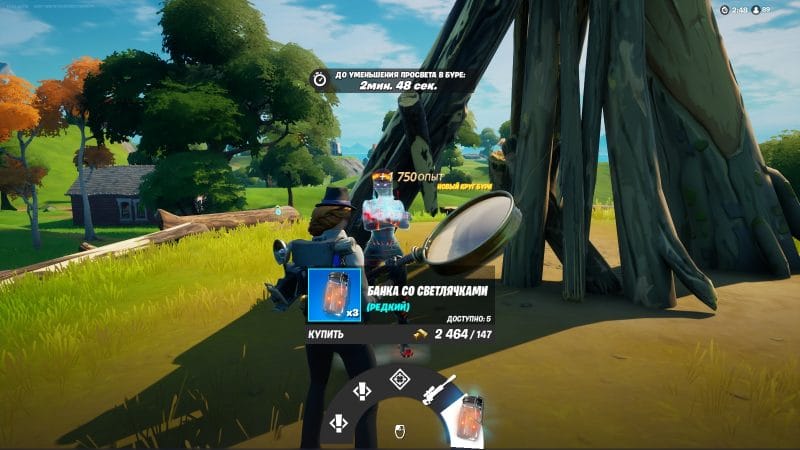This screenshot has height=450, width=800.
Task: Select the firefly jar segment on the radial wheel
Action: coord(471,416)
